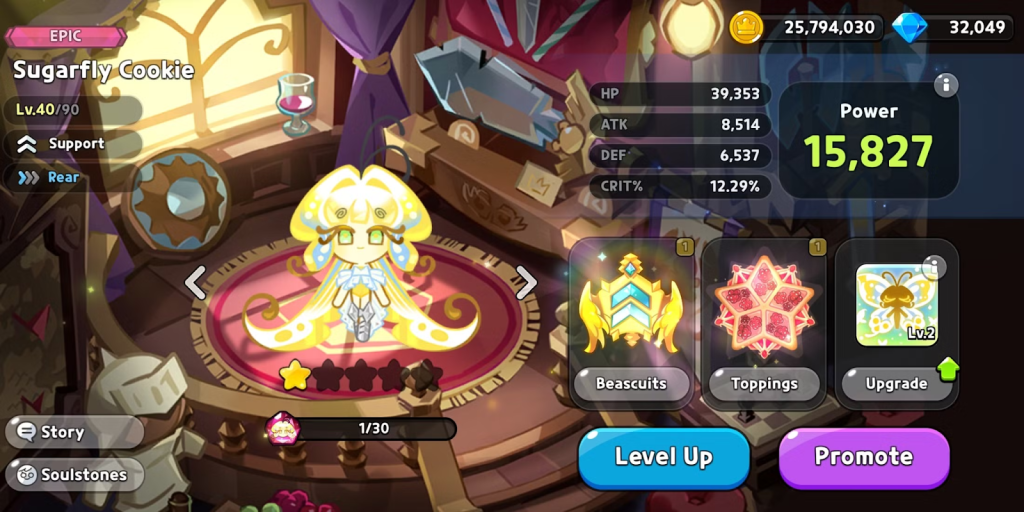Show the previous cookie with the left arrow

click(196, 283)
